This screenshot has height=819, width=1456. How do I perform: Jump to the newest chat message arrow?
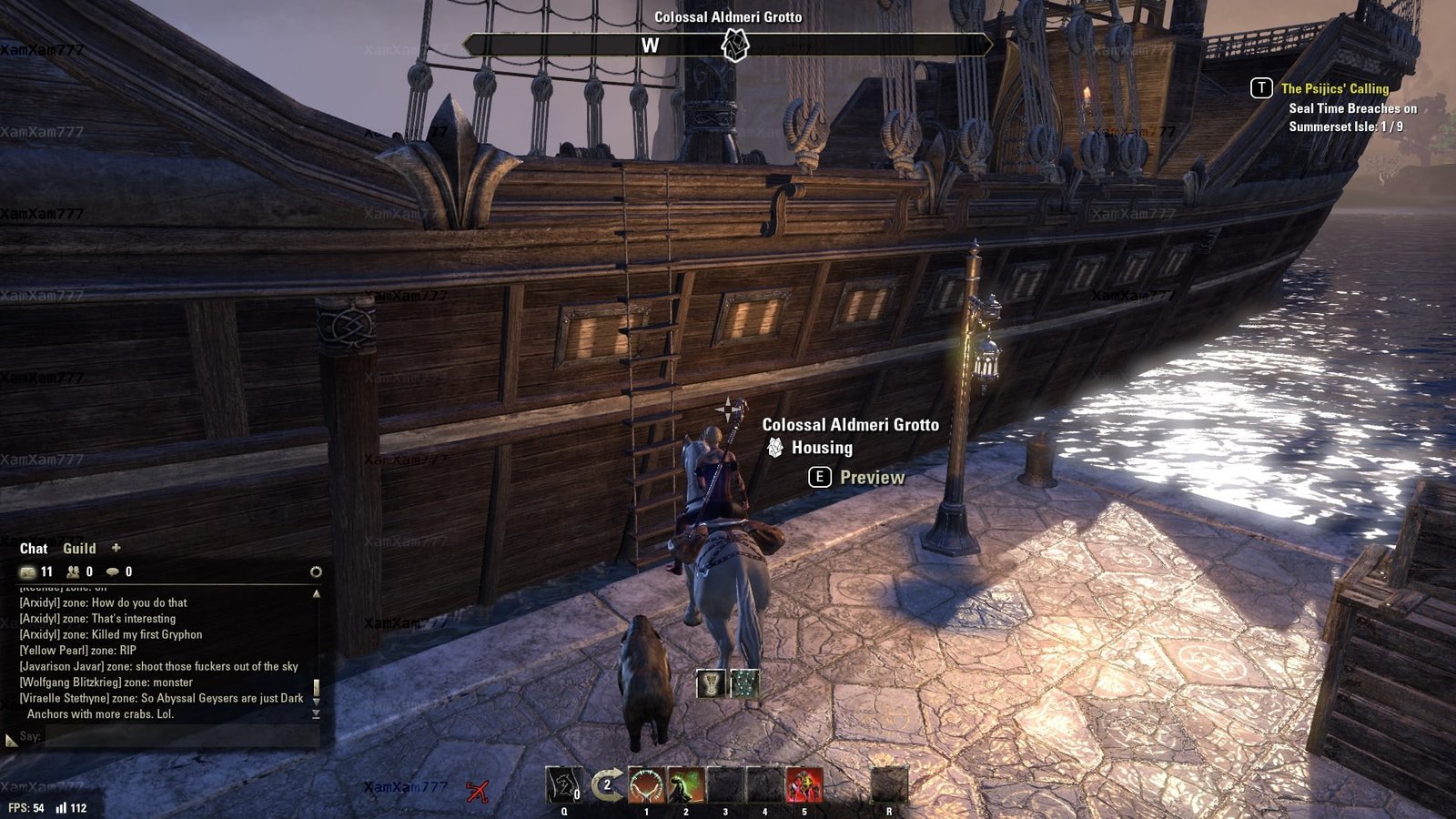(x=316, y=714)
